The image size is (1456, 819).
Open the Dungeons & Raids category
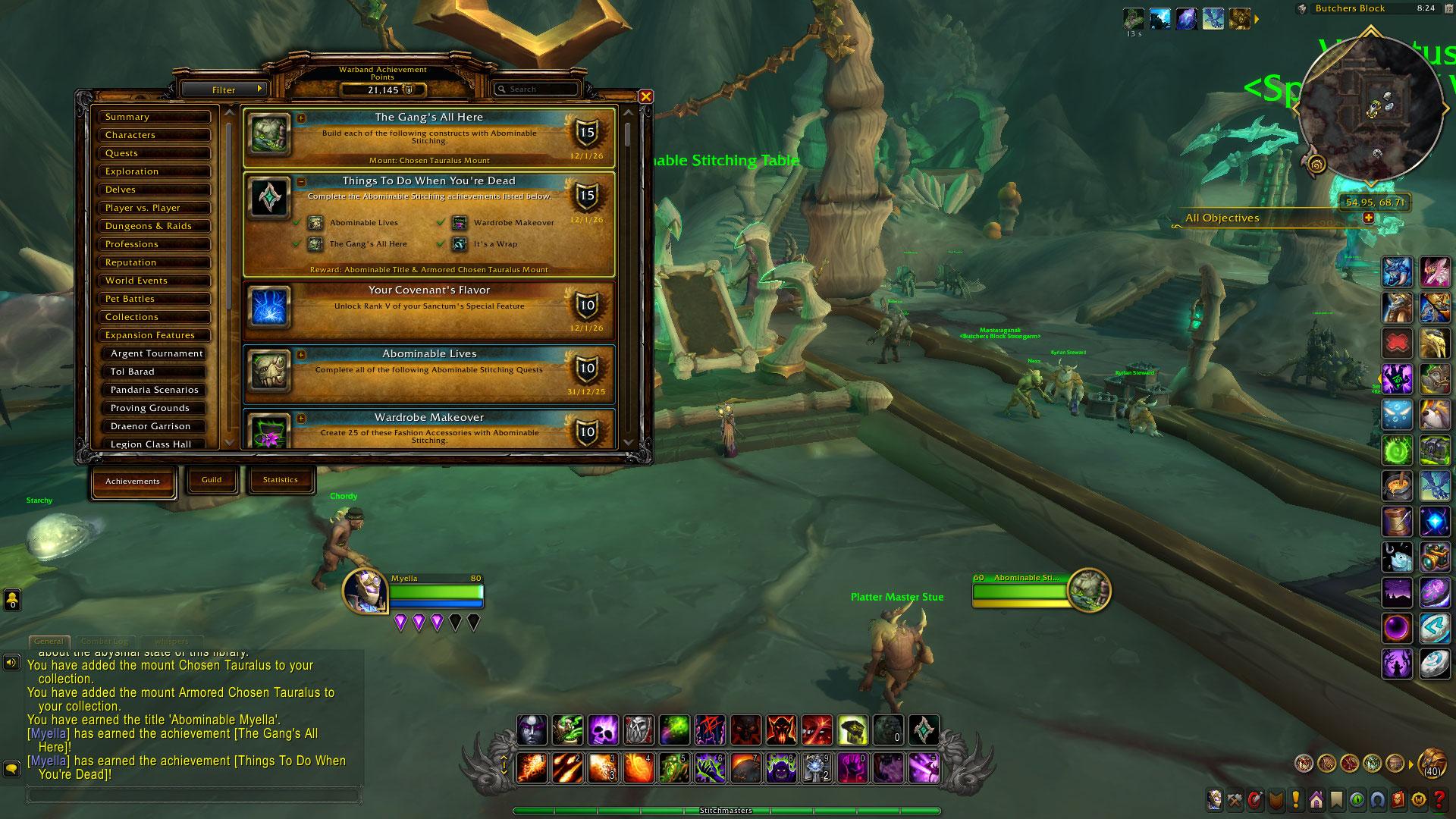tap(155, 226)
